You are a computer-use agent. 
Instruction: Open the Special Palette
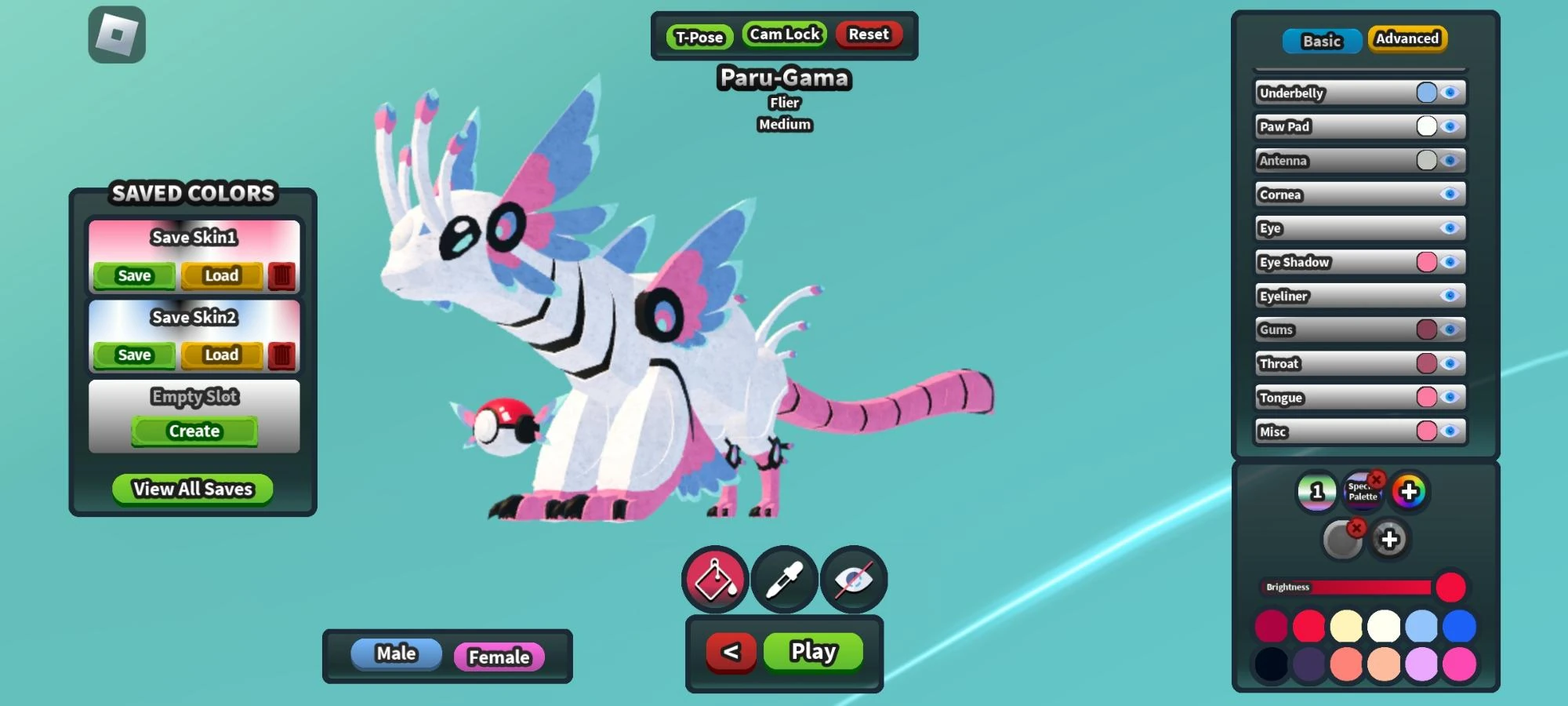coord(1362,493)
